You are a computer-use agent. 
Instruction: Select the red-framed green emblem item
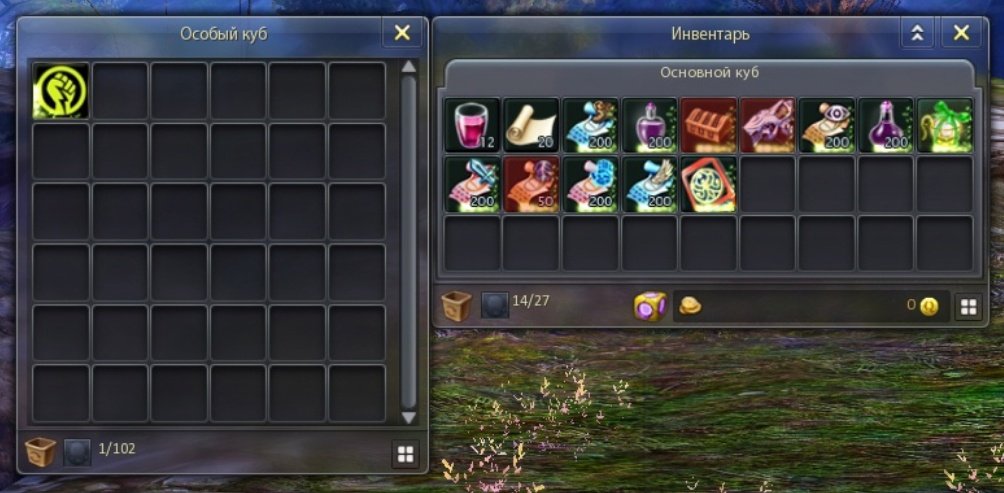[709, 184]
